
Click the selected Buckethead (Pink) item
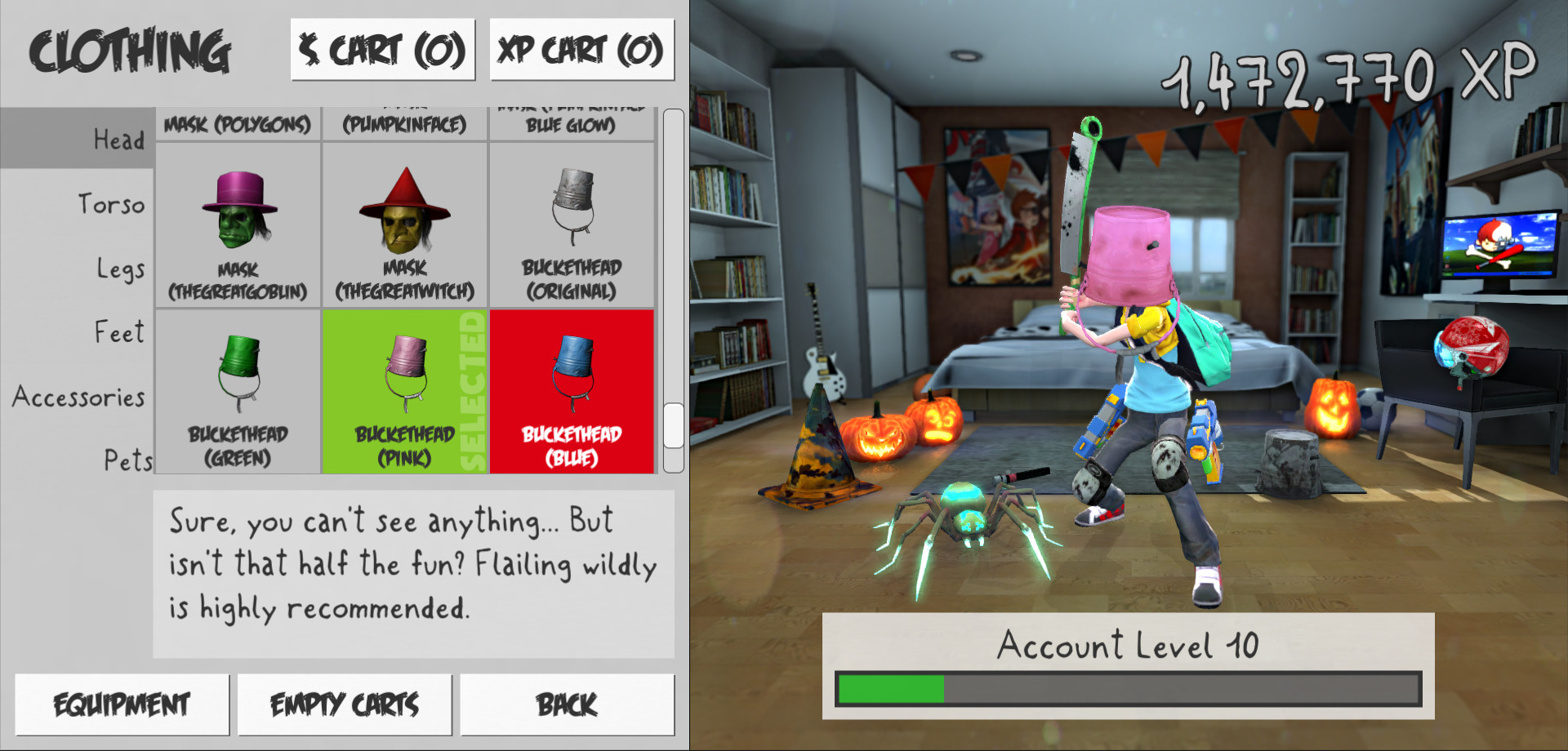(x=405, y=392)
